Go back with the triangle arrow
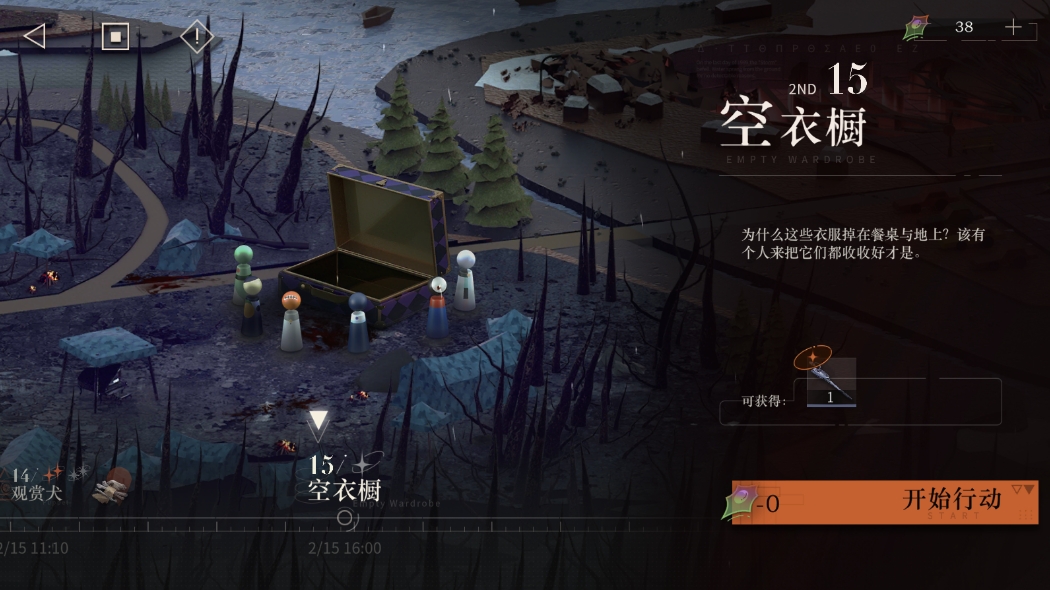 (35, 37)
